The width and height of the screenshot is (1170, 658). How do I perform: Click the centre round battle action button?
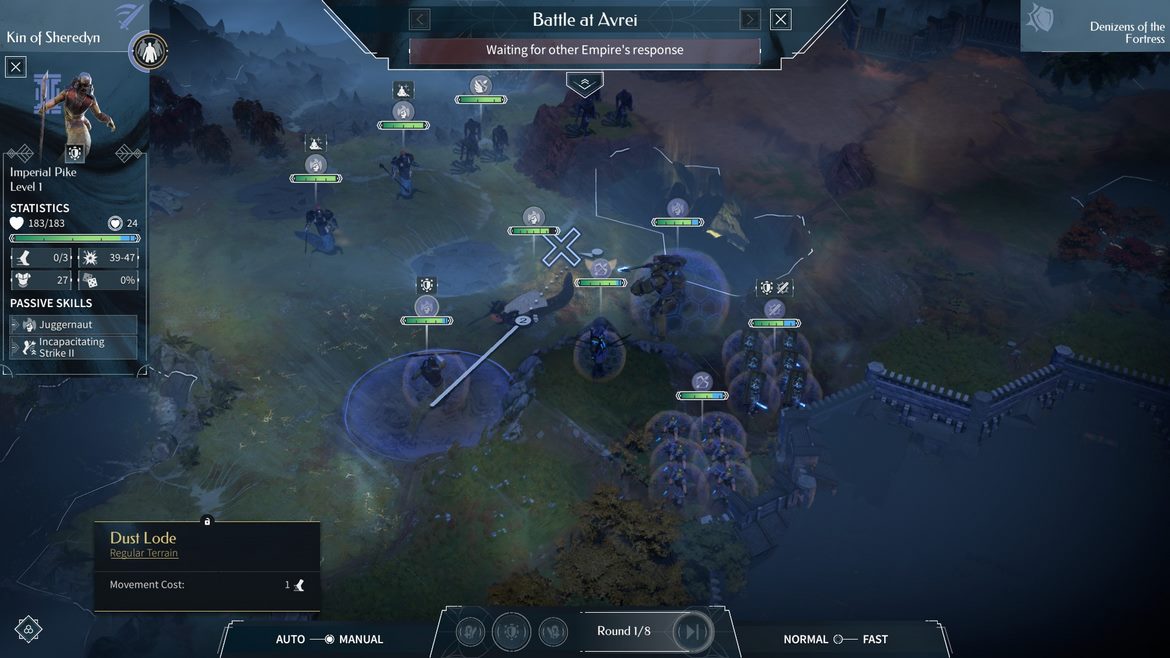(x=512, y=632)
